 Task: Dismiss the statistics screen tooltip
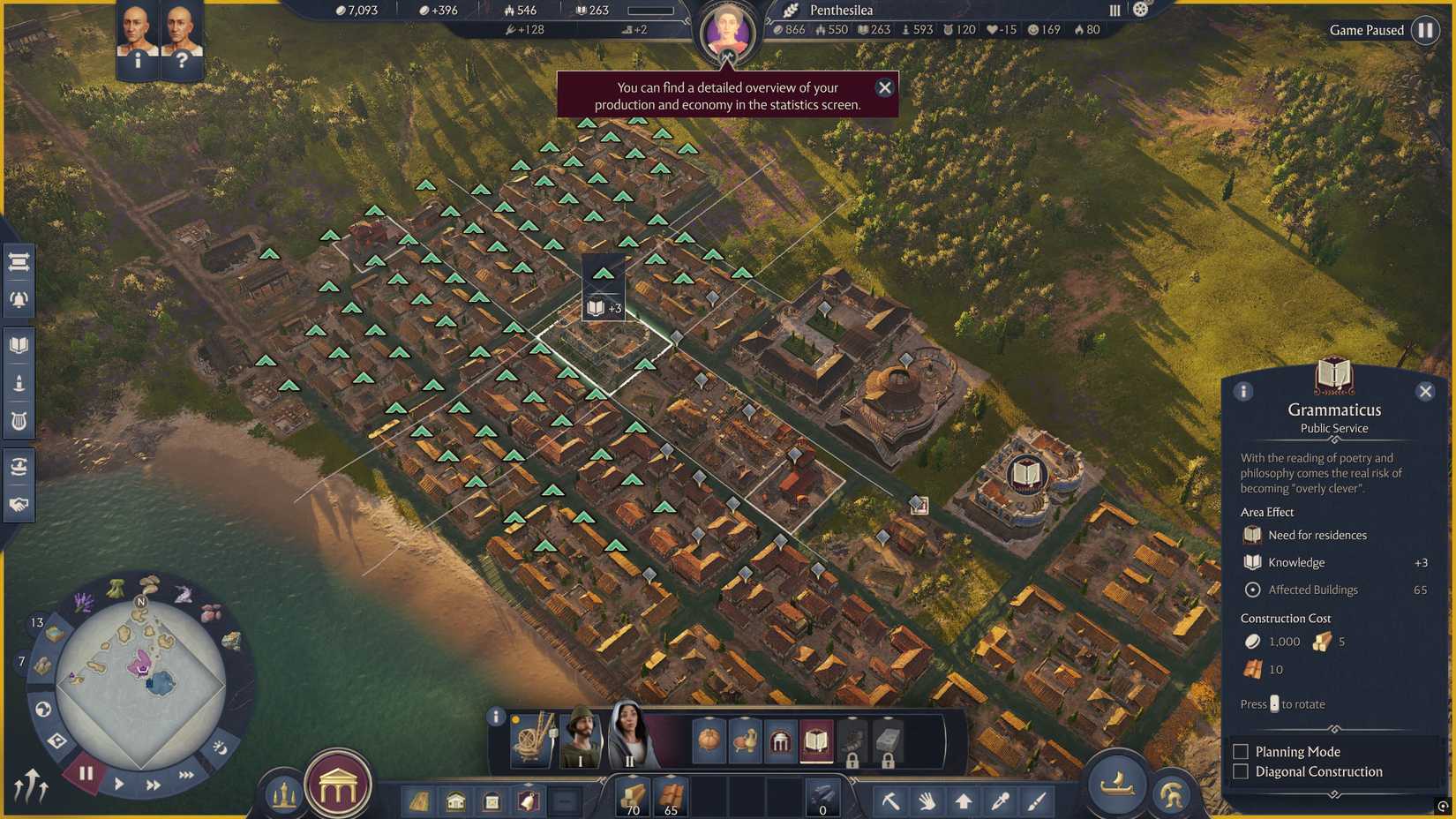[885, 87]
